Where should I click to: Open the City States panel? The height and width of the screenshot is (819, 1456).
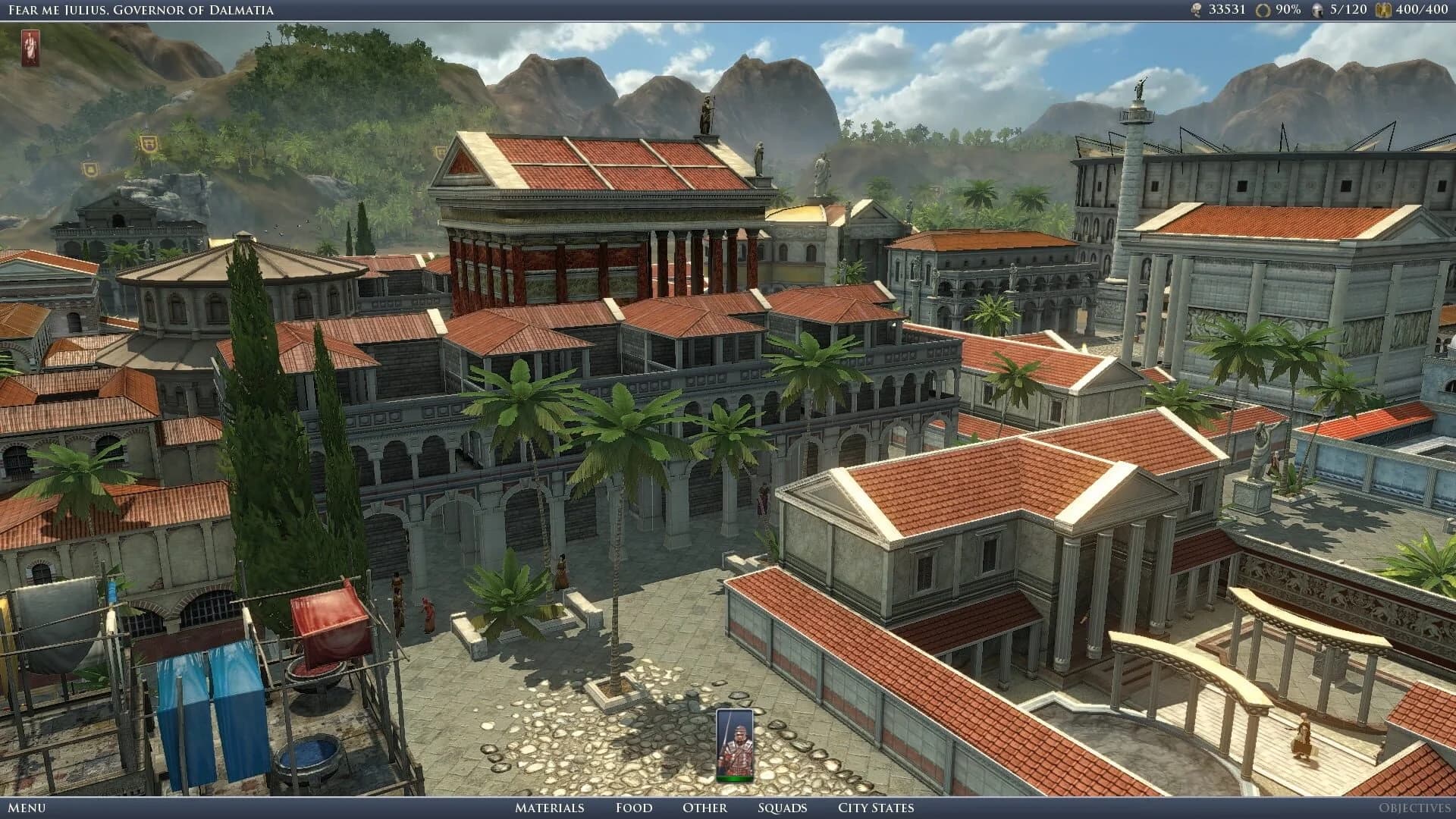tap(874, 808)
